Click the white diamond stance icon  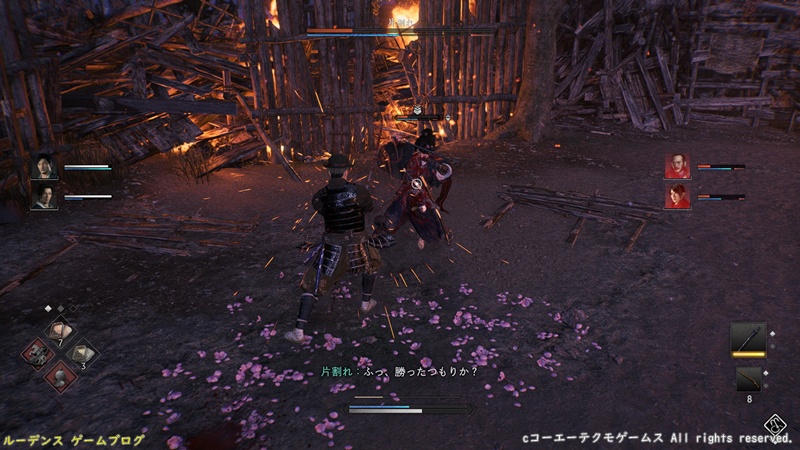775,421
